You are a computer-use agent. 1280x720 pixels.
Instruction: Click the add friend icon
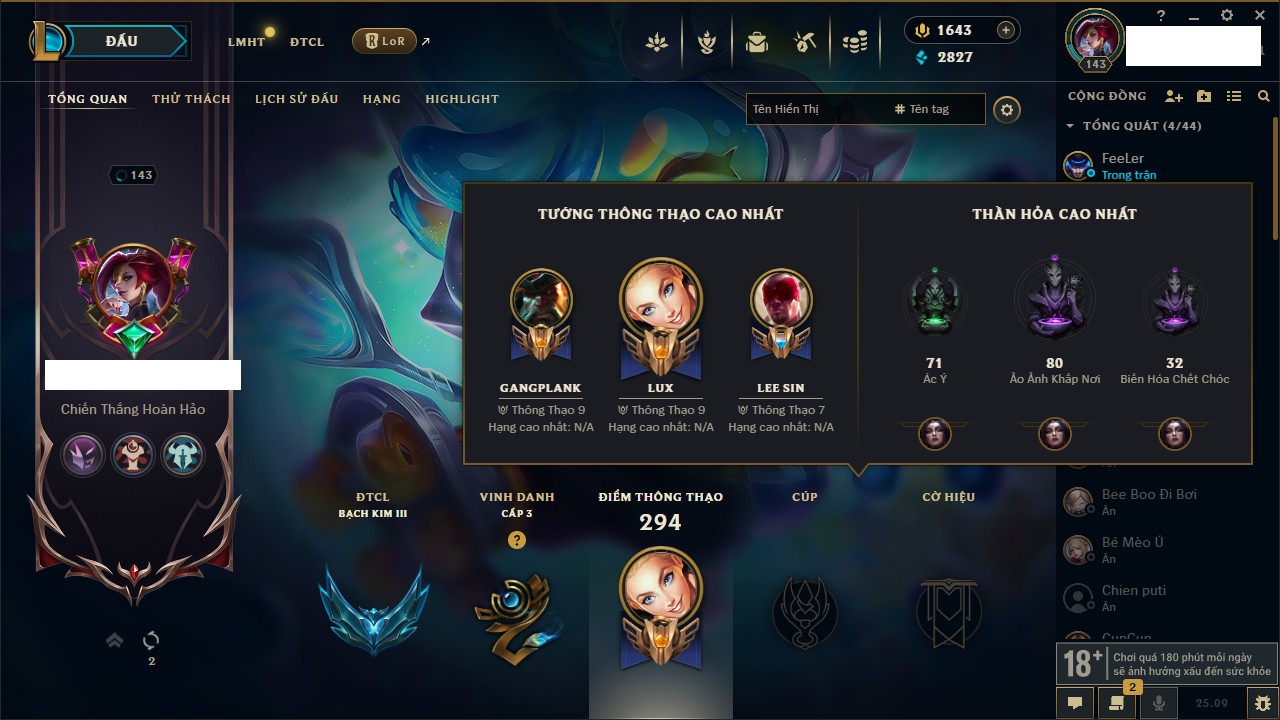click(1174, 96)
